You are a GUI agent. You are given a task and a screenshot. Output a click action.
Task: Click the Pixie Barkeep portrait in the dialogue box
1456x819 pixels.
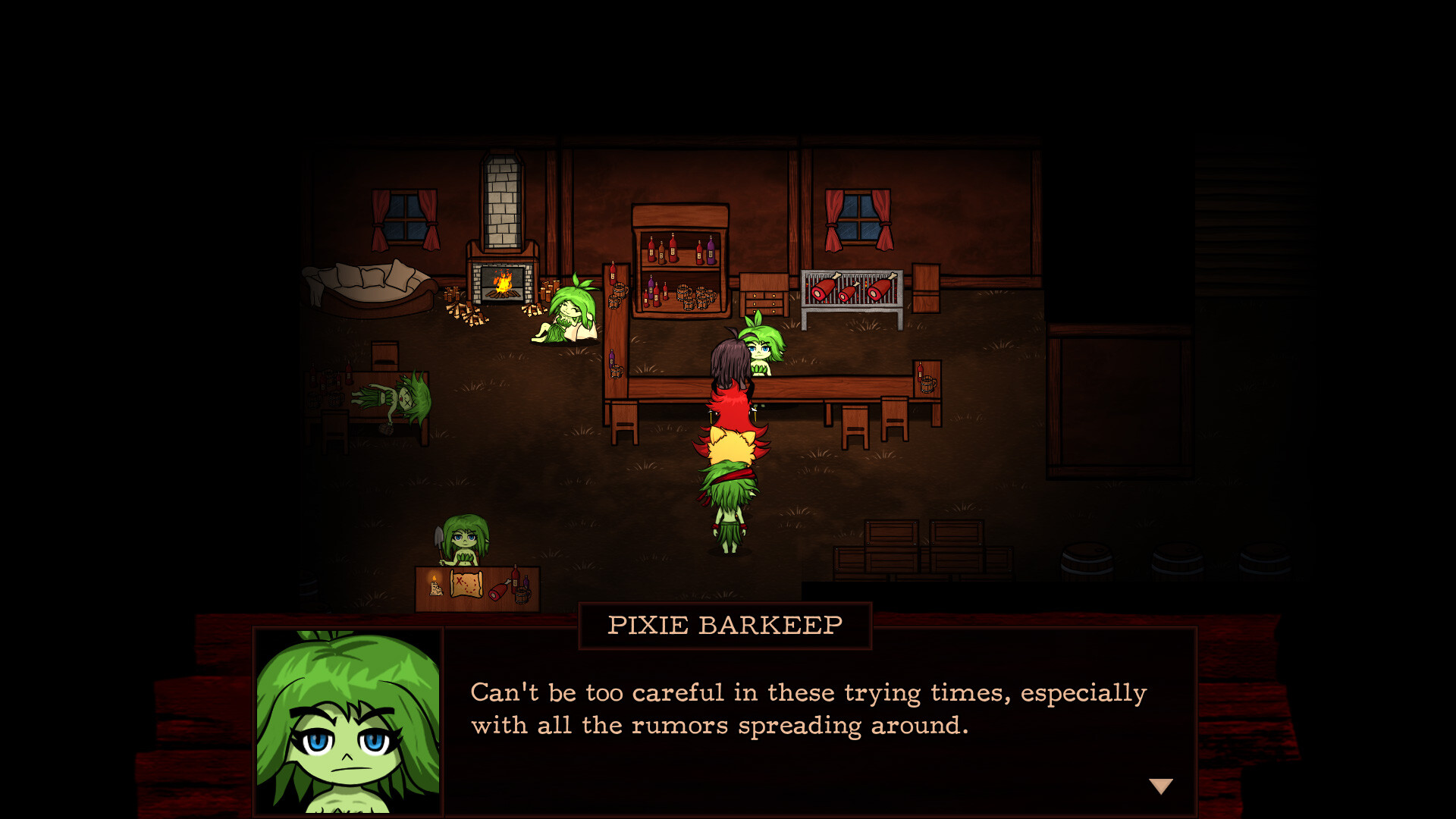tap(345, 720)
